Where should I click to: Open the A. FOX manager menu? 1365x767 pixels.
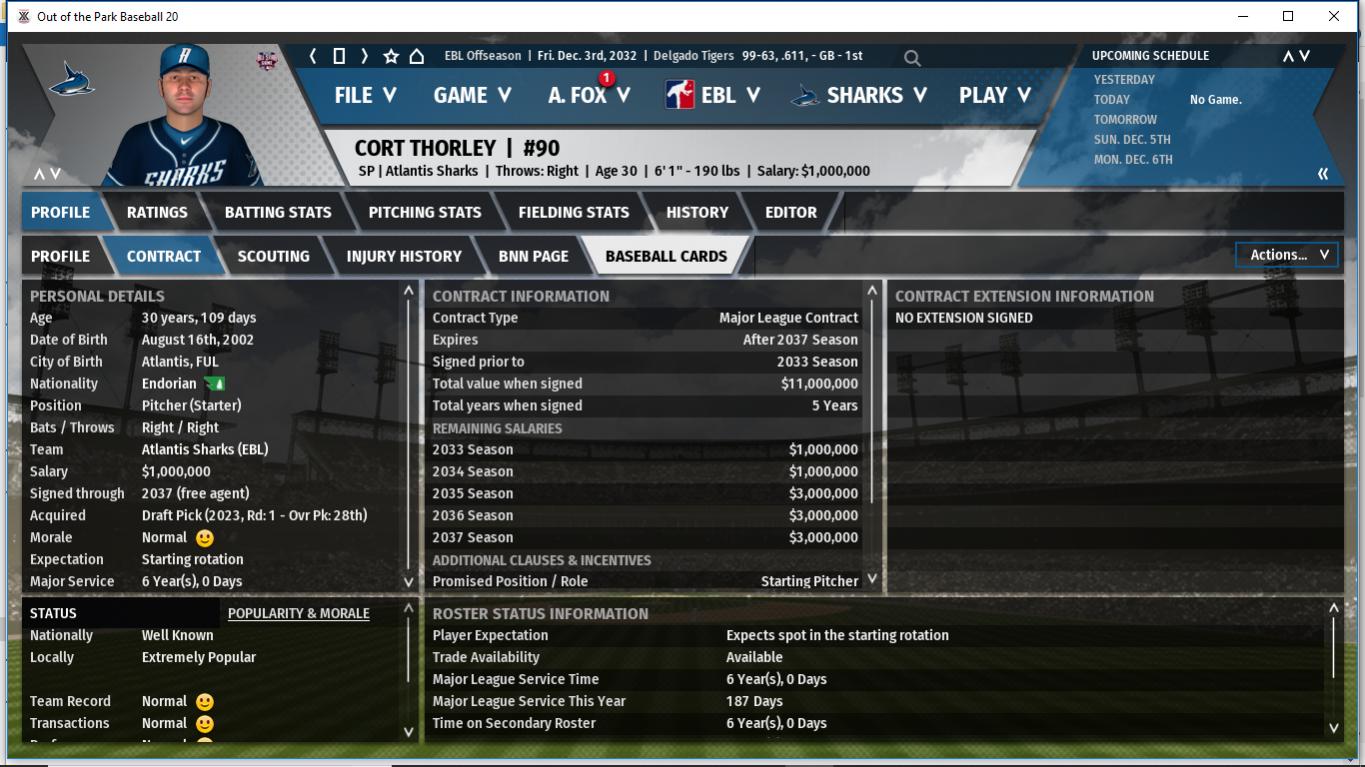pos(589,95)
